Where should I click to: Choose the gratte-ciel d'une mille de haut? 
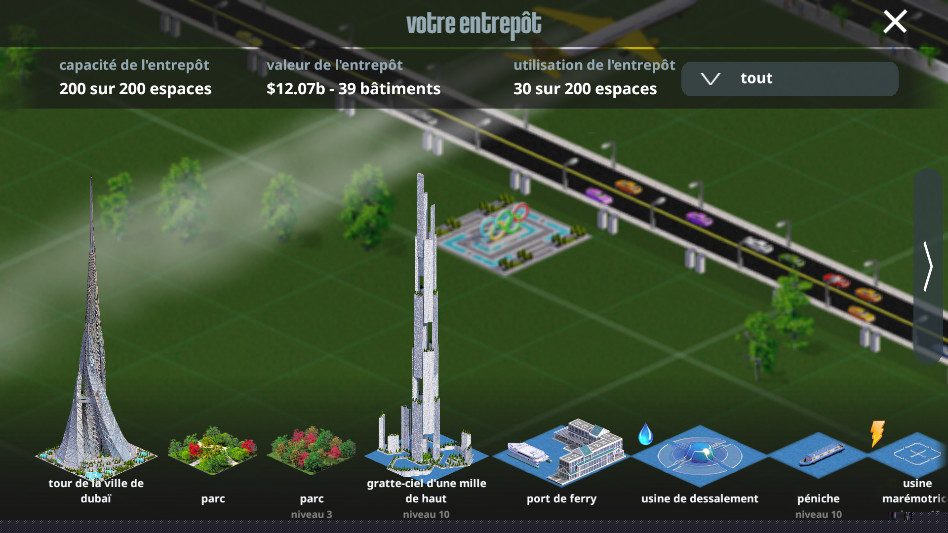pyautogui.click(x=427, y=400)
